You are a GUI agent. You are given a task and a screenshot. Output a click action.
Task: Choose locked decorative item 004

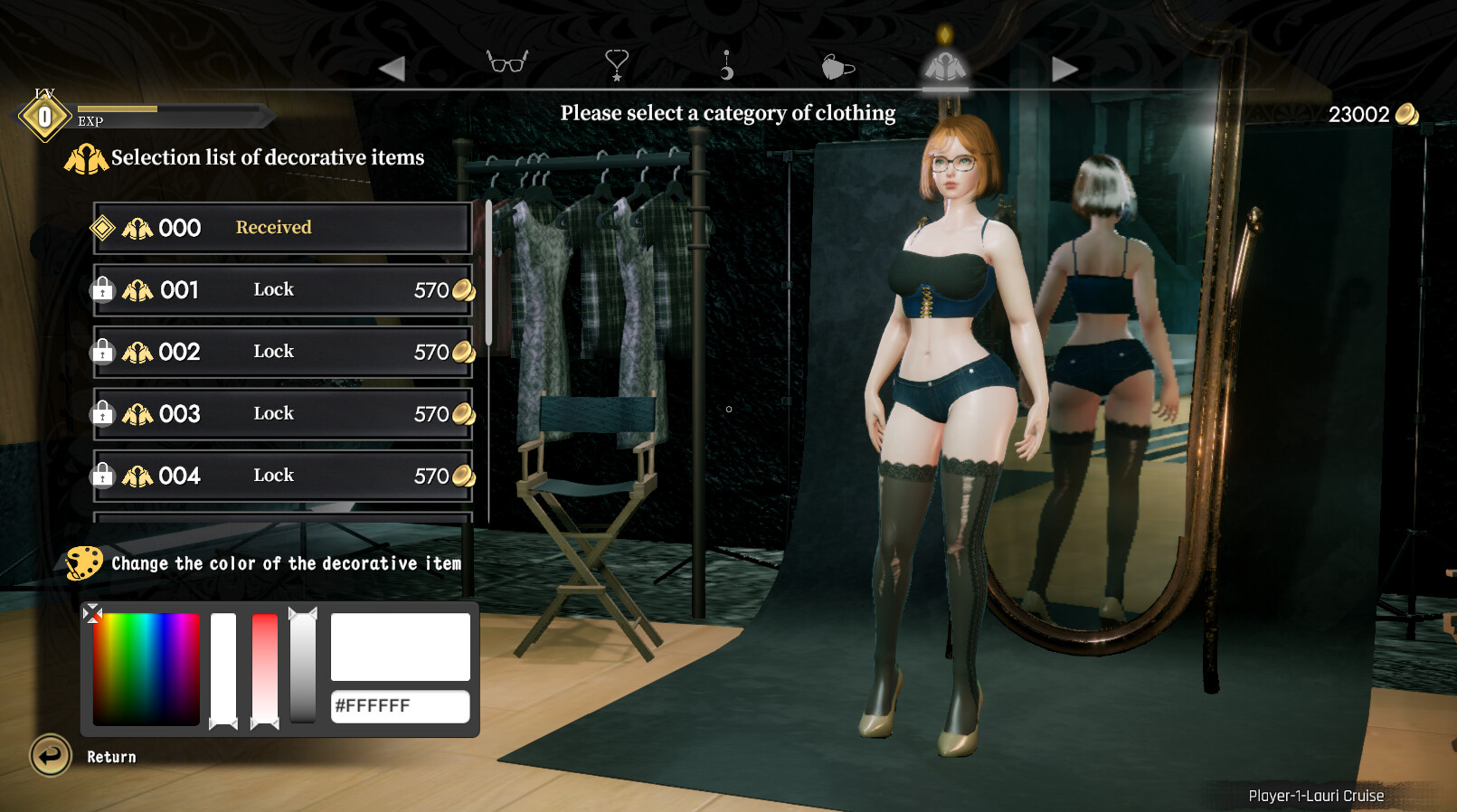(282, 476)
